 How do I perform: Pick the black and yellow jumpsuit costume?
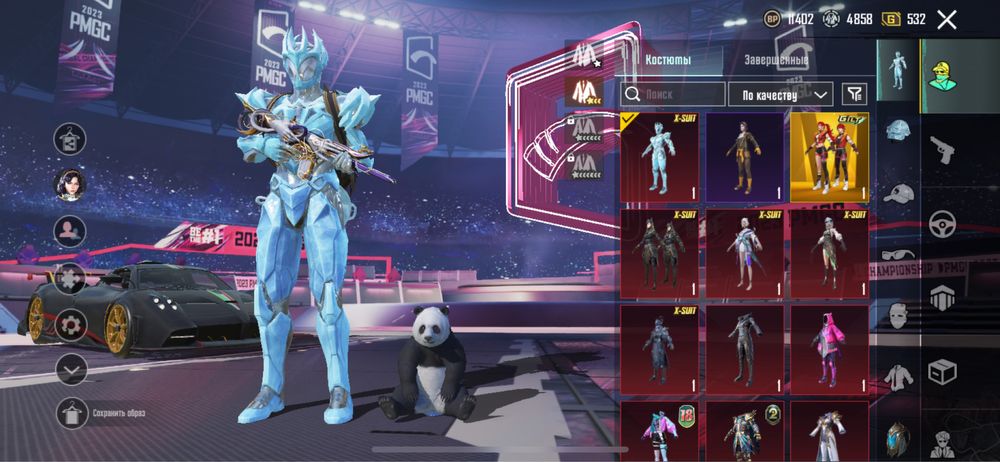[744, 157]
